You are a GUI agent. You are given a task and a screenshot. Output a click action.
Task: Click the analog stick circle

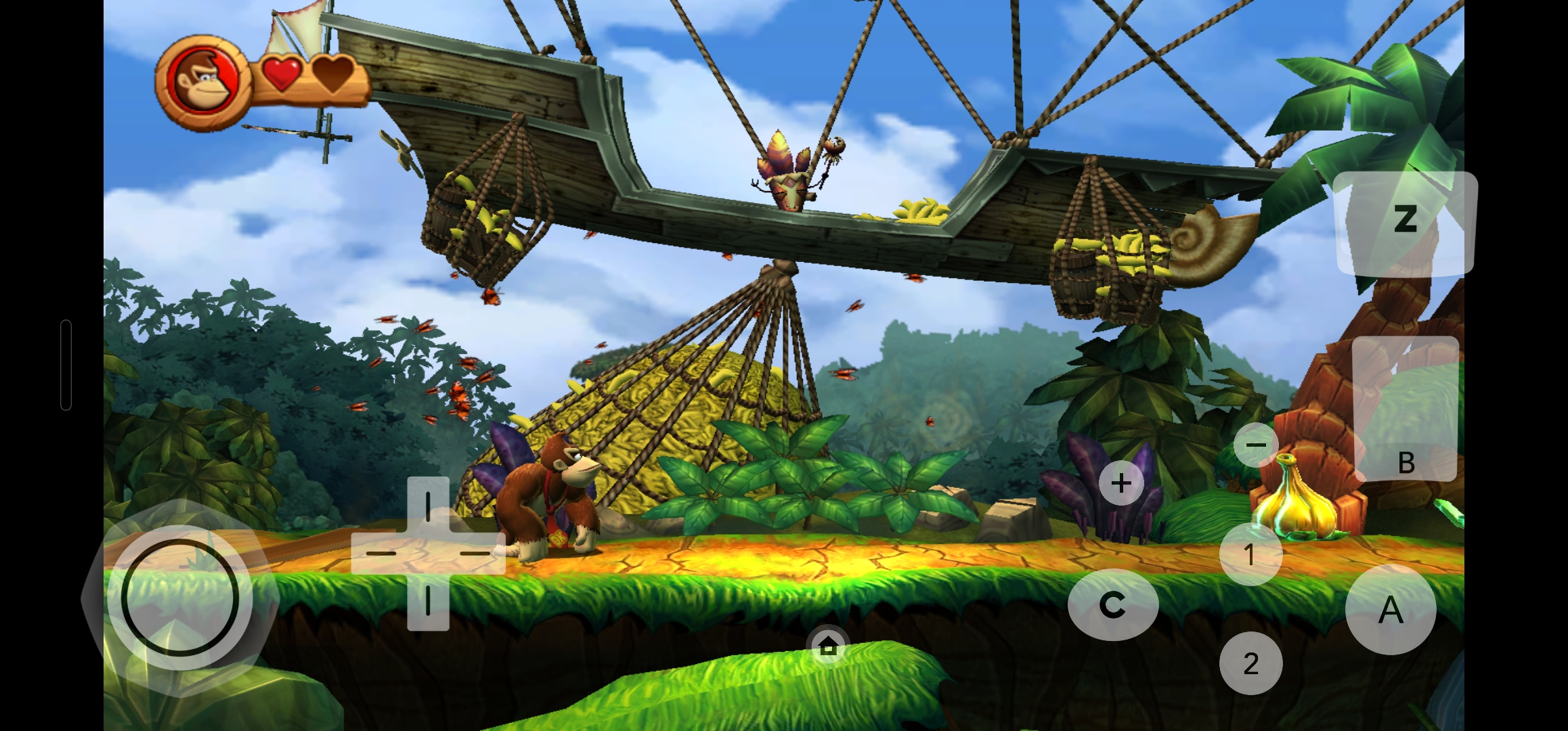click(x=180, y=598)
